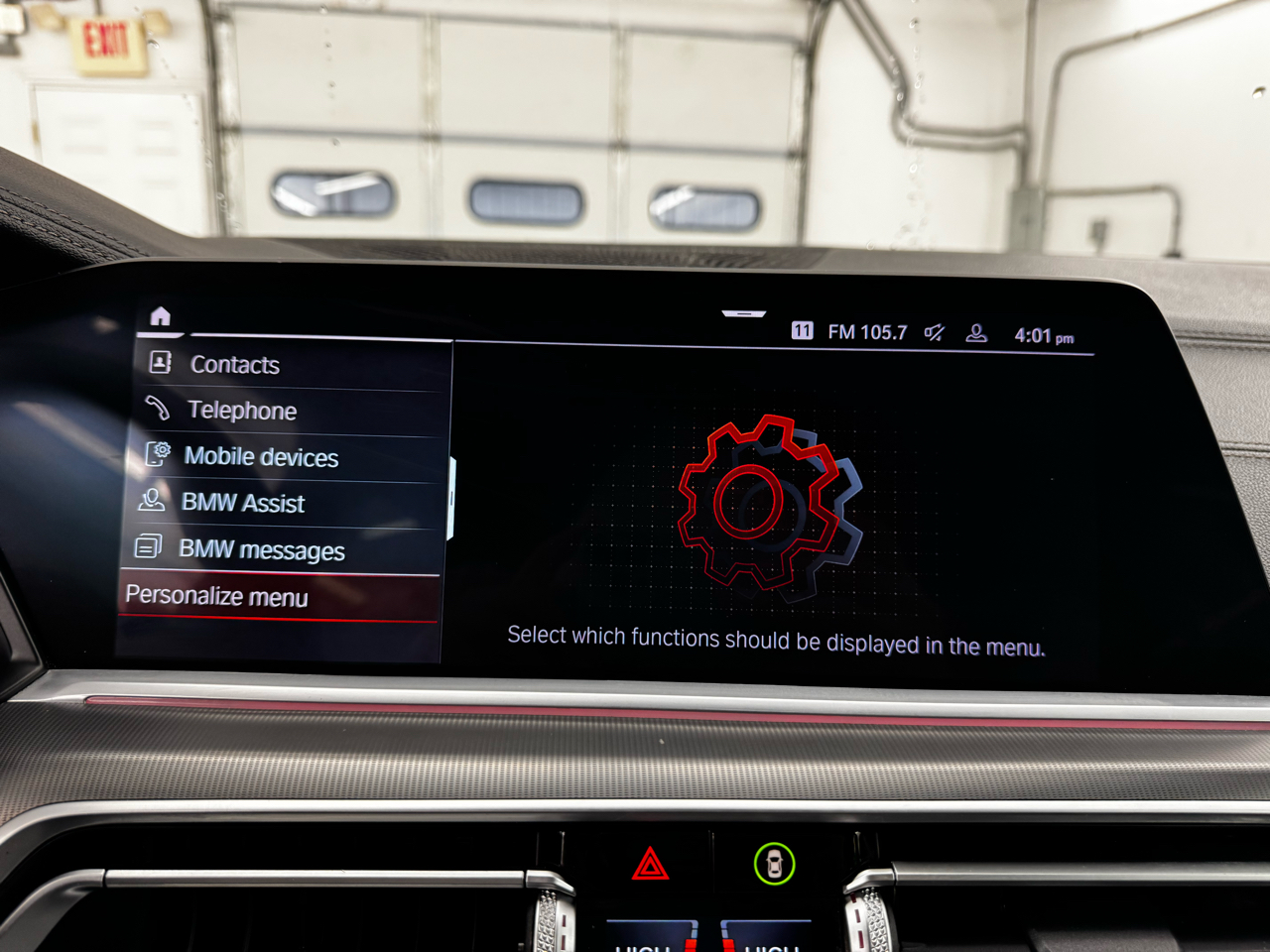Click the BMW messages document icon

[149, 547]
